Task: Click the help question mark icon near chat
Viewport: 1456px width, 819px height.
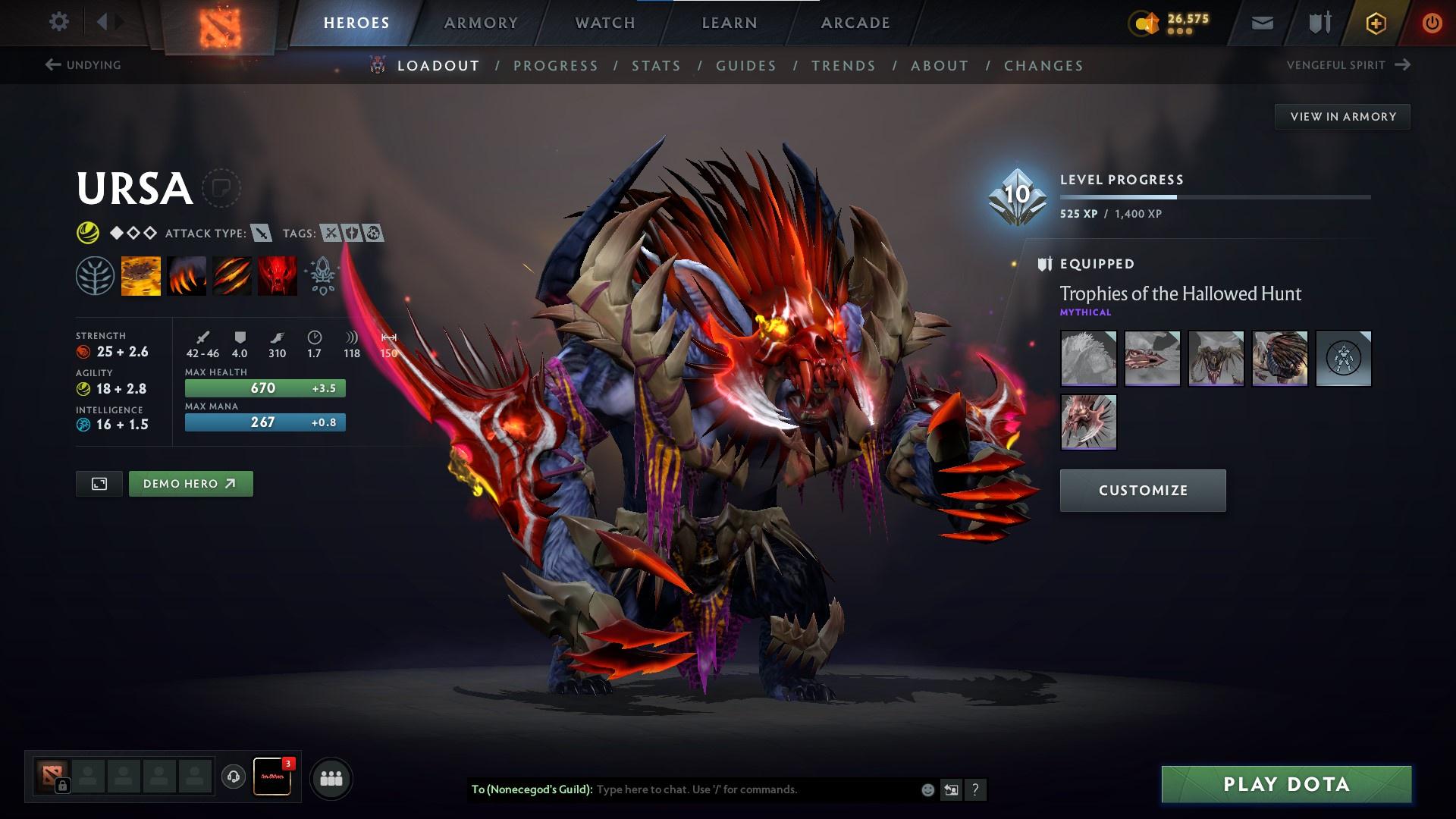Action: point(975,789)
